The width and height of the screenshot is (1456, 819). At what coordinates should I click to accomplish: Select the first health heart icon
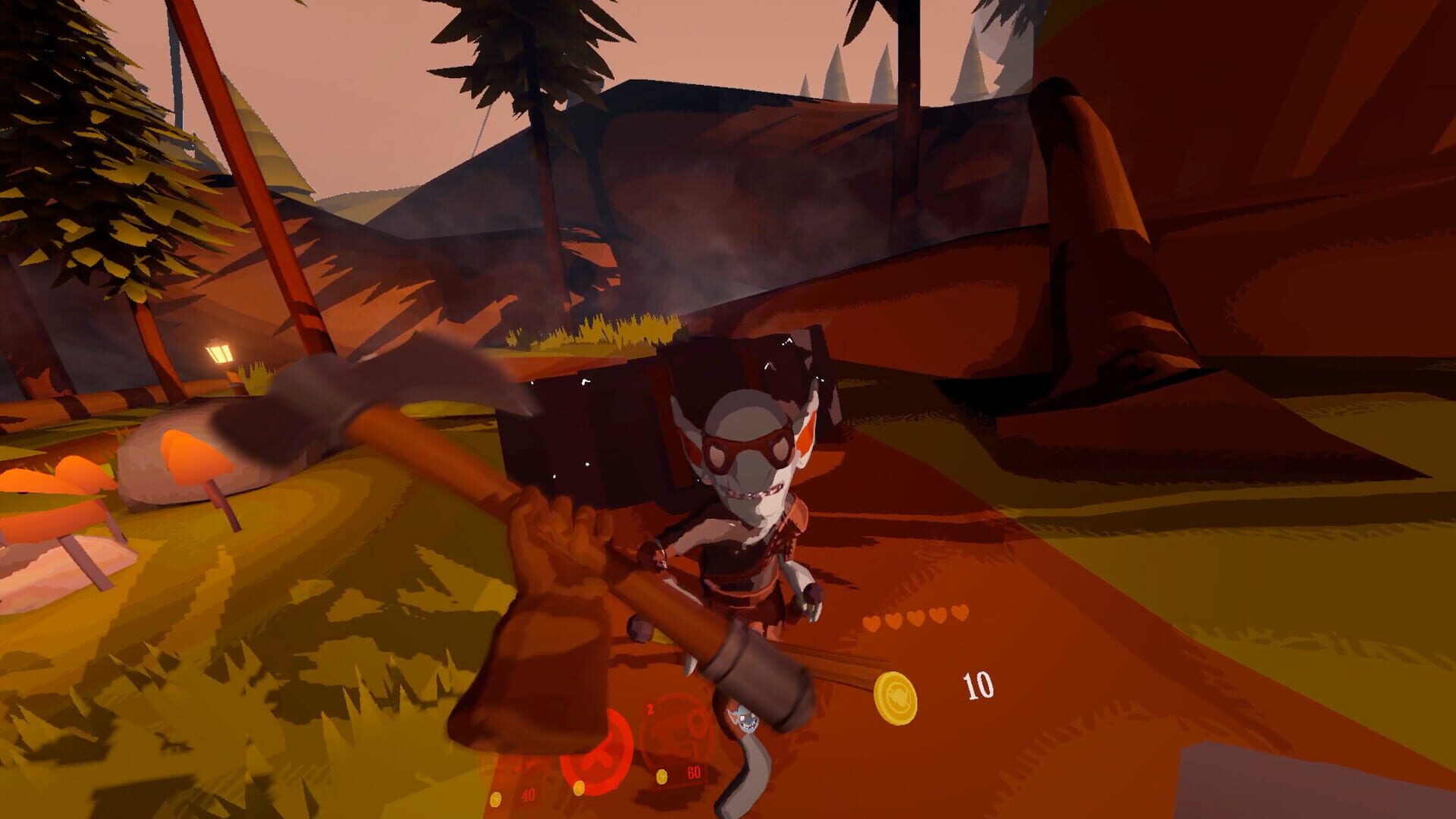coord(871,623)
